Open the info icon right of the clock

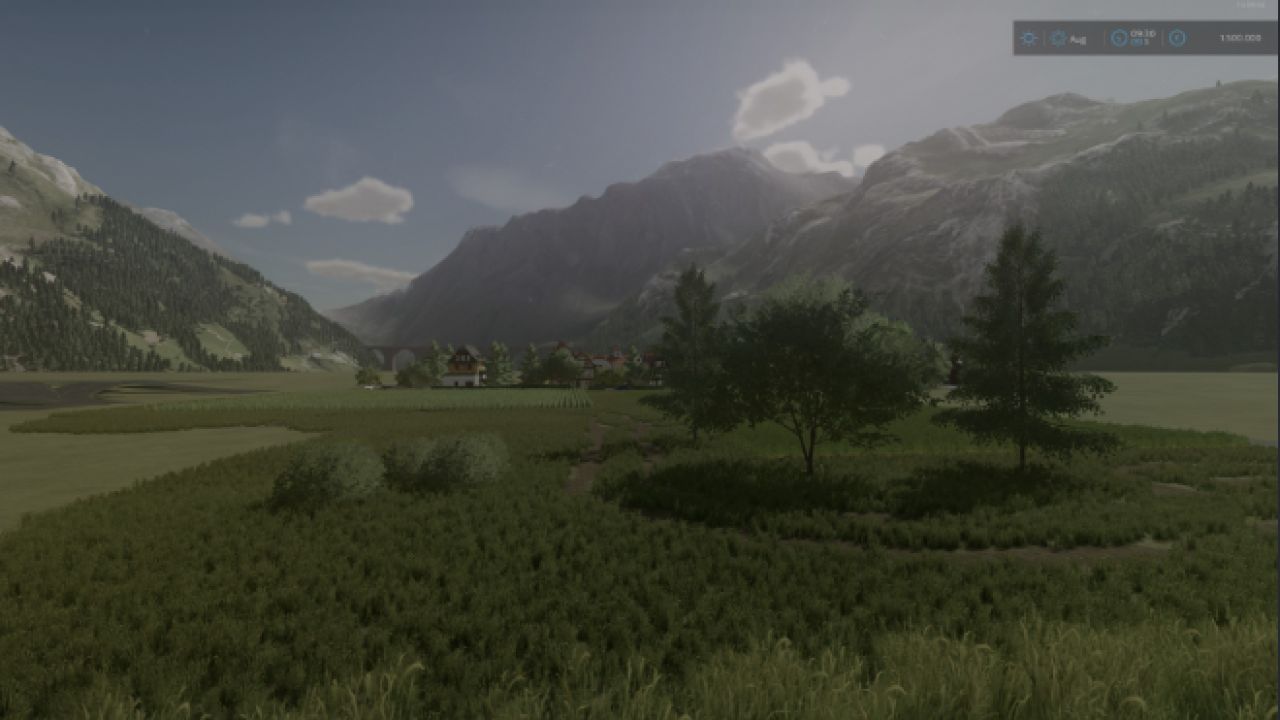1177,38
